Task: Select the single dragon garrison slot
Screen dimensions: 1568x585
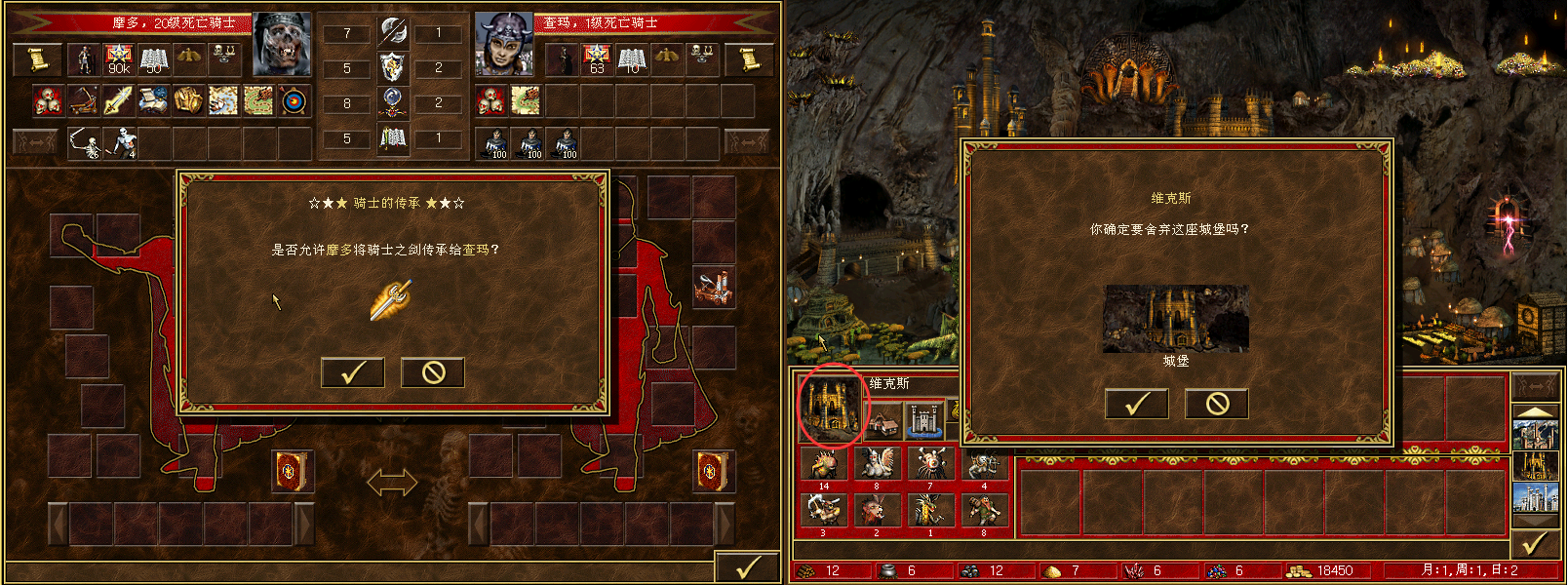Action: pos(929,511)
